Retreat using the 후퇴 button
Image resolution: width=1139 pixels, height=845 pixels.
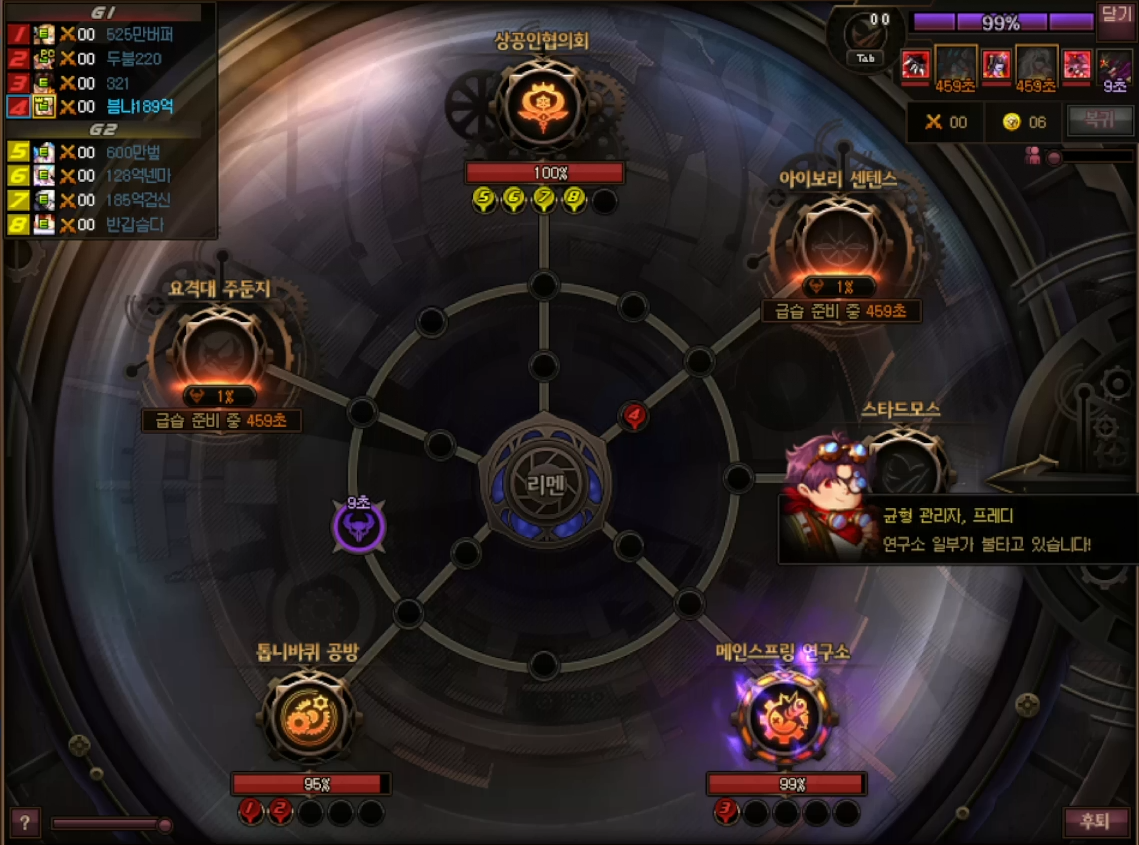(1088, 822)
